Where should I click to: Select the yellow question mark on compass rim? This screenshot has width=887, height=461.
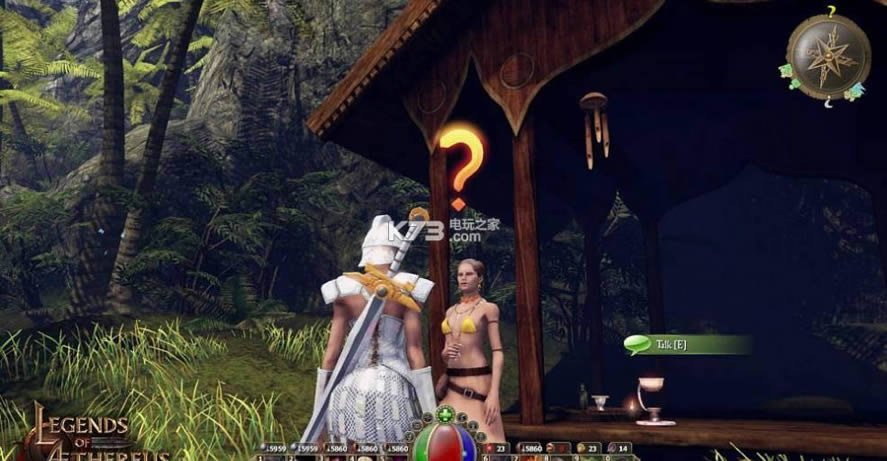[x=829, y=11]
